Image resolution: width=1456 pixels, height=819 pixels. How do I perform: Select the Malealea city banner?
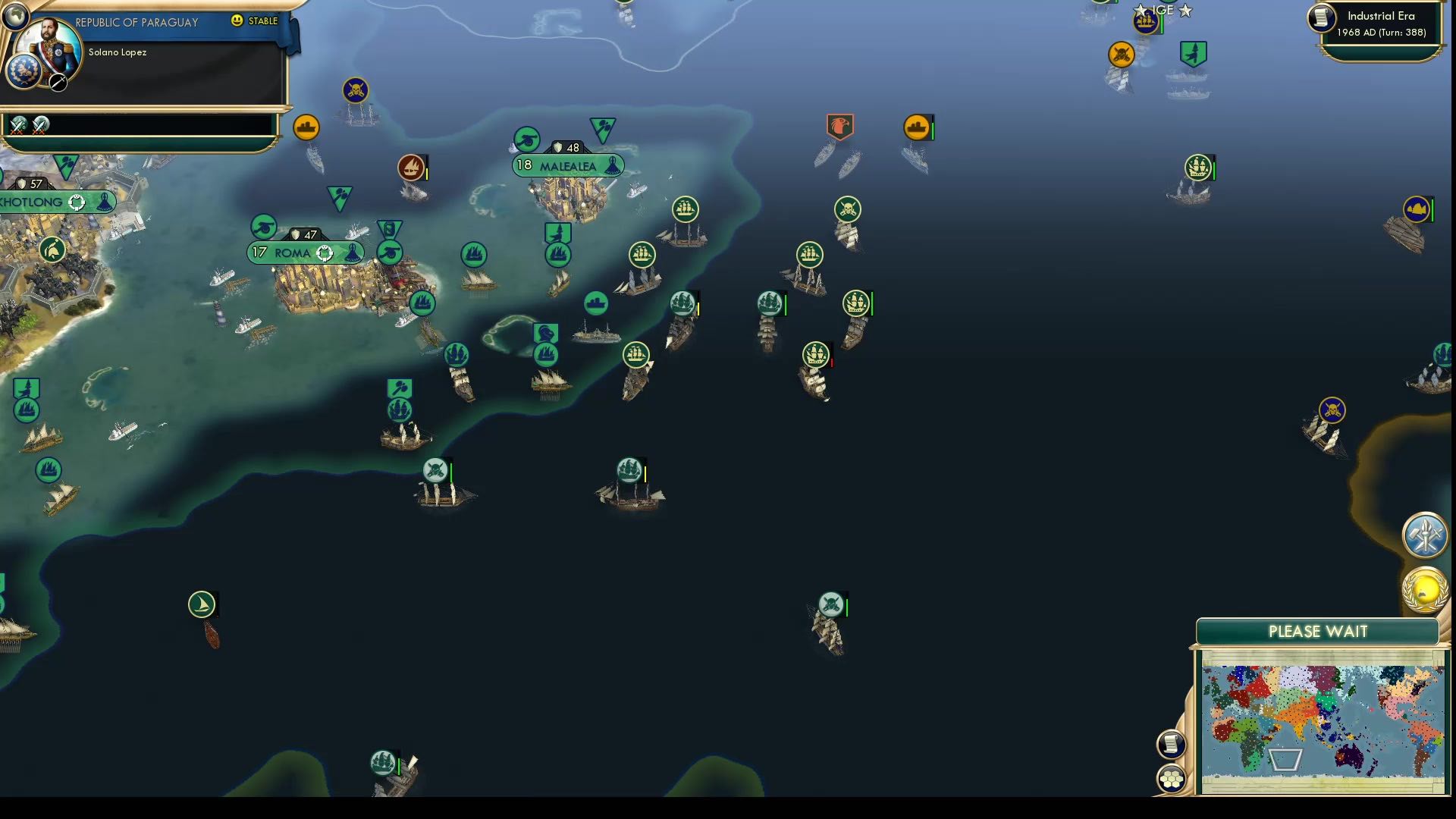click(569, 165)
